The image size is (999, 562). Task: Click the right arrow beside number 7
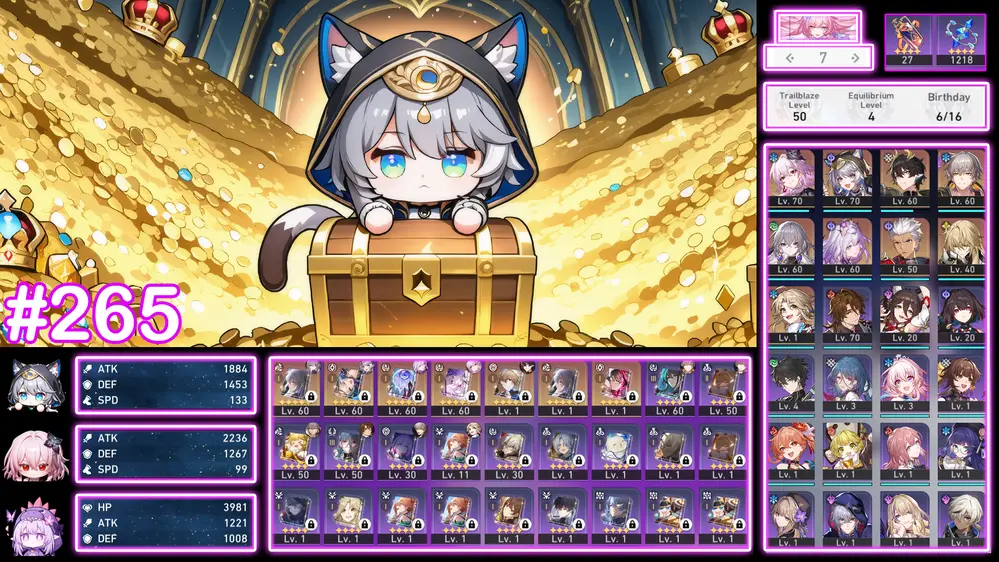(x=855, y=58)
